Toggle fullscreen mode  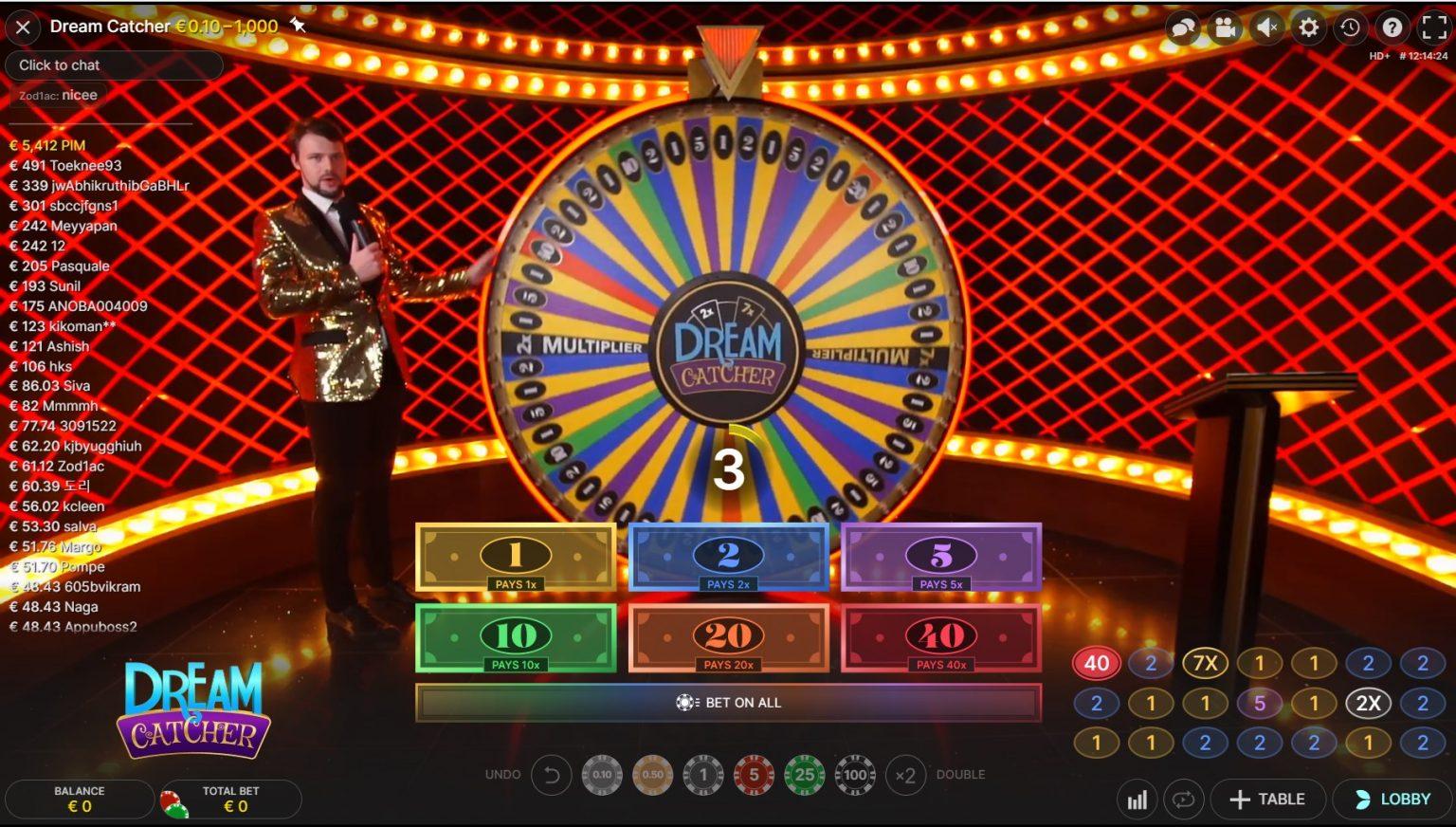point(1433,28)
